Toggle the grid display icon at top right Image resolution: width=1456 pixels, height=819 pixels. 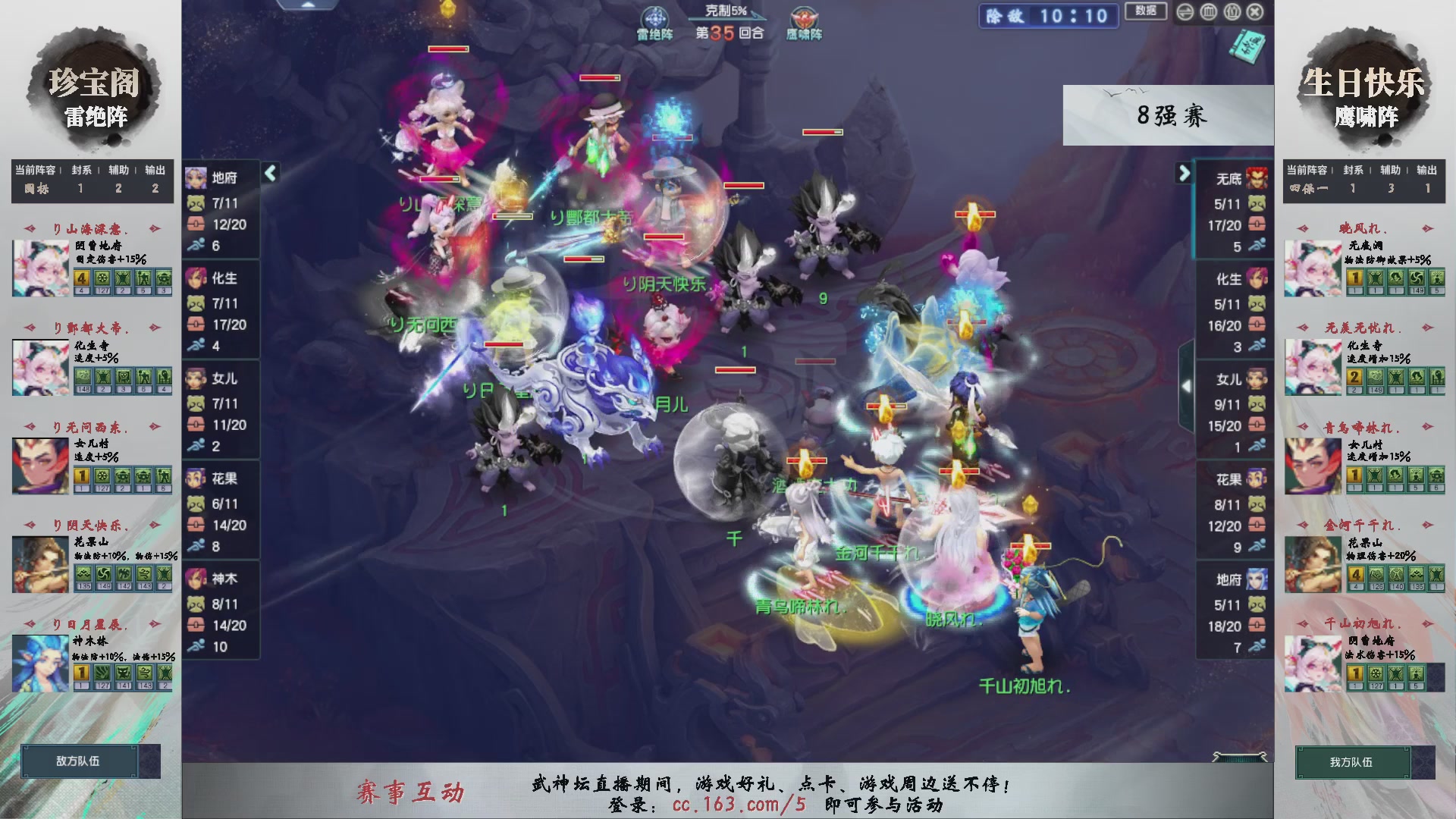pos(1209,12)
